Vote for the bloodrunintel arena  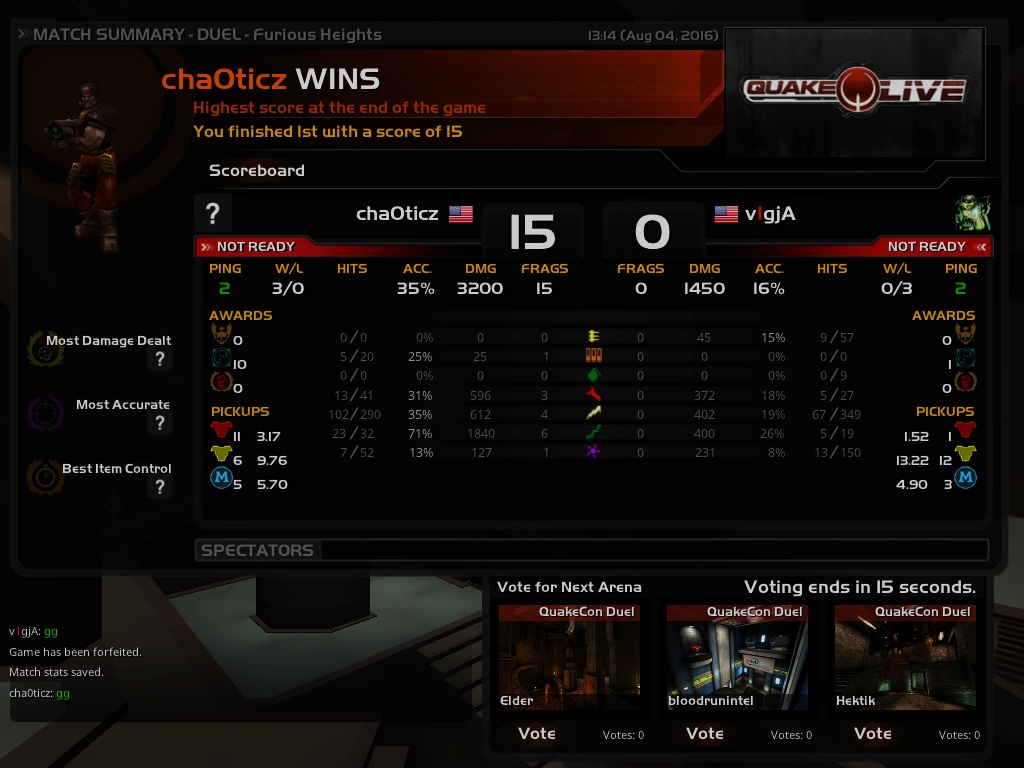tap(705, 733)
